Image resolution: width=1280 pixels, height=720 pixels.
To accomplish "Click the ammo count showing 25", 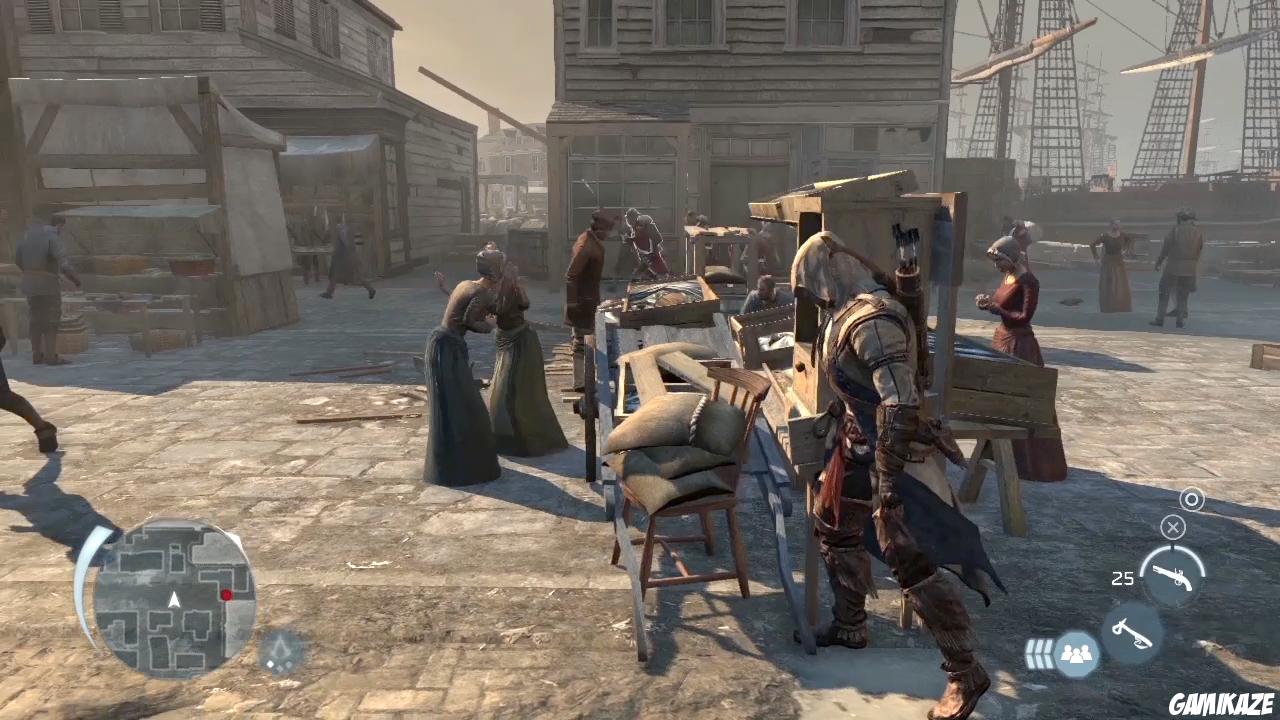I will pos(1124,577).
